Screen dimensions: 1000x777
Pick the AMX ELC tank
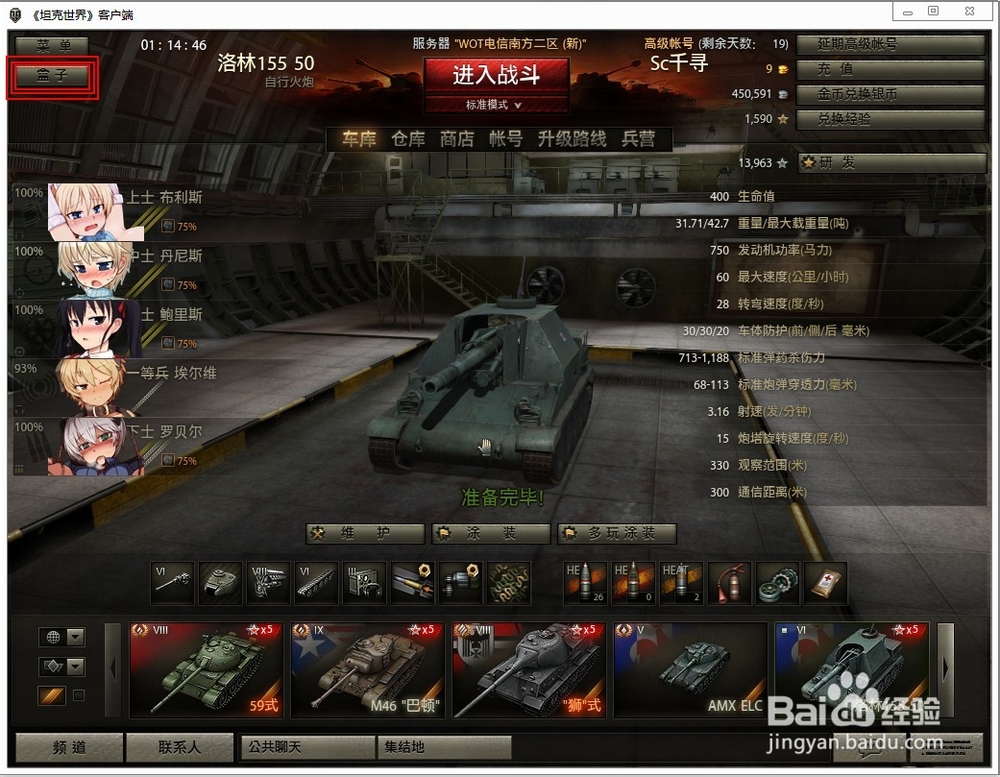(690, 670)
